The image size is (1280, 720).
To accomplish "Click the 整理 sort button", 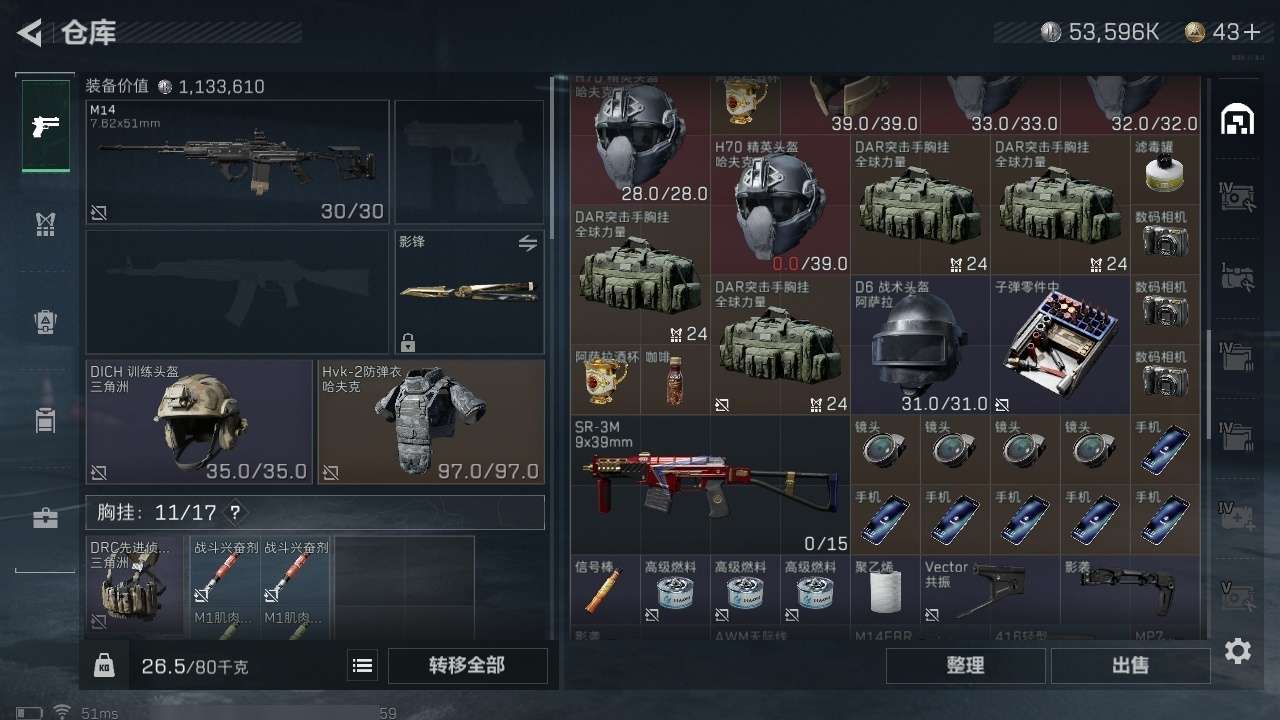I will point(965,665).
